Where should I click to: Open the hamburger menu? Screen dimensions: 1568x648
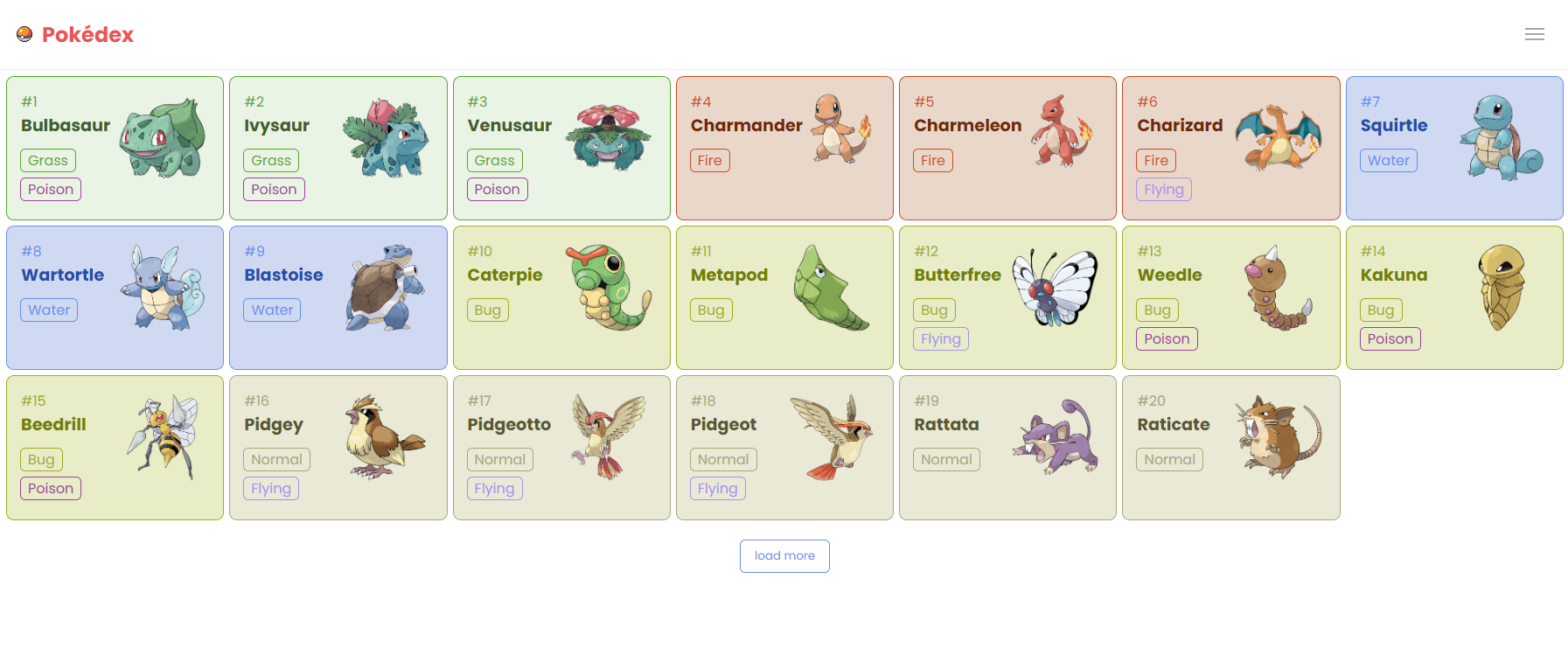(1534, 34)
